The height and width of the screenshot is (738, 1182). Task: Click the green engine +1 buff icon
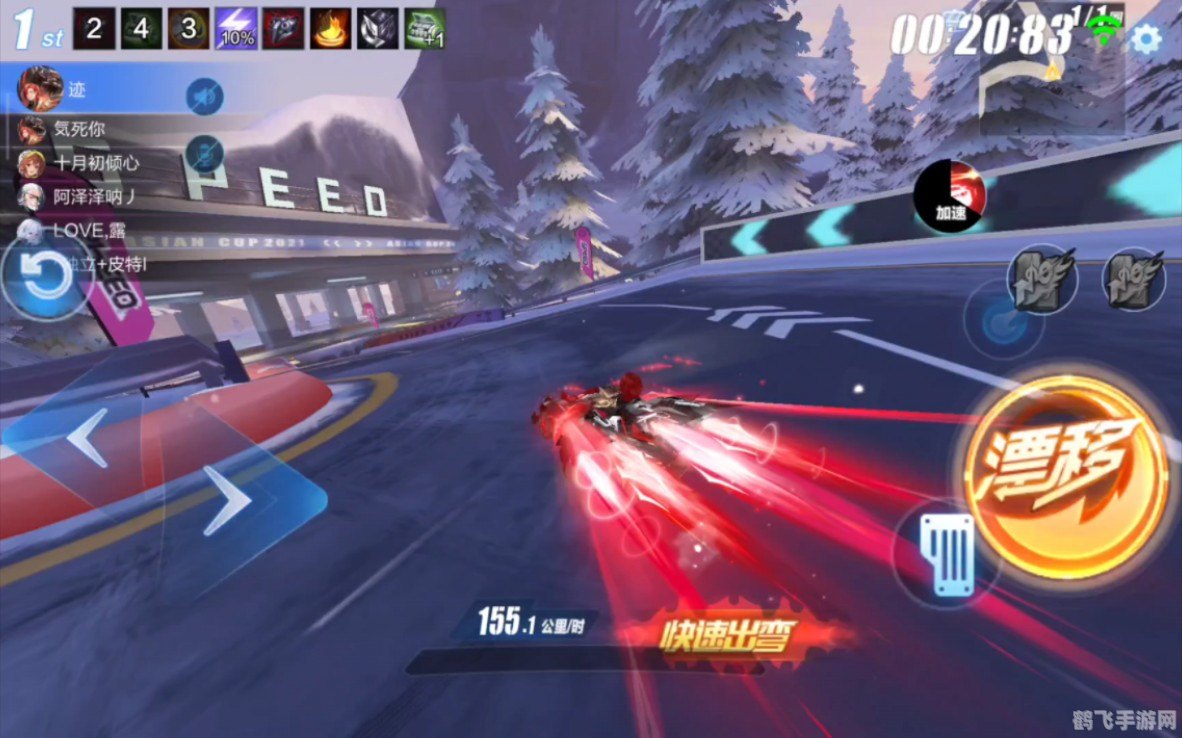(x=425, y=29)
